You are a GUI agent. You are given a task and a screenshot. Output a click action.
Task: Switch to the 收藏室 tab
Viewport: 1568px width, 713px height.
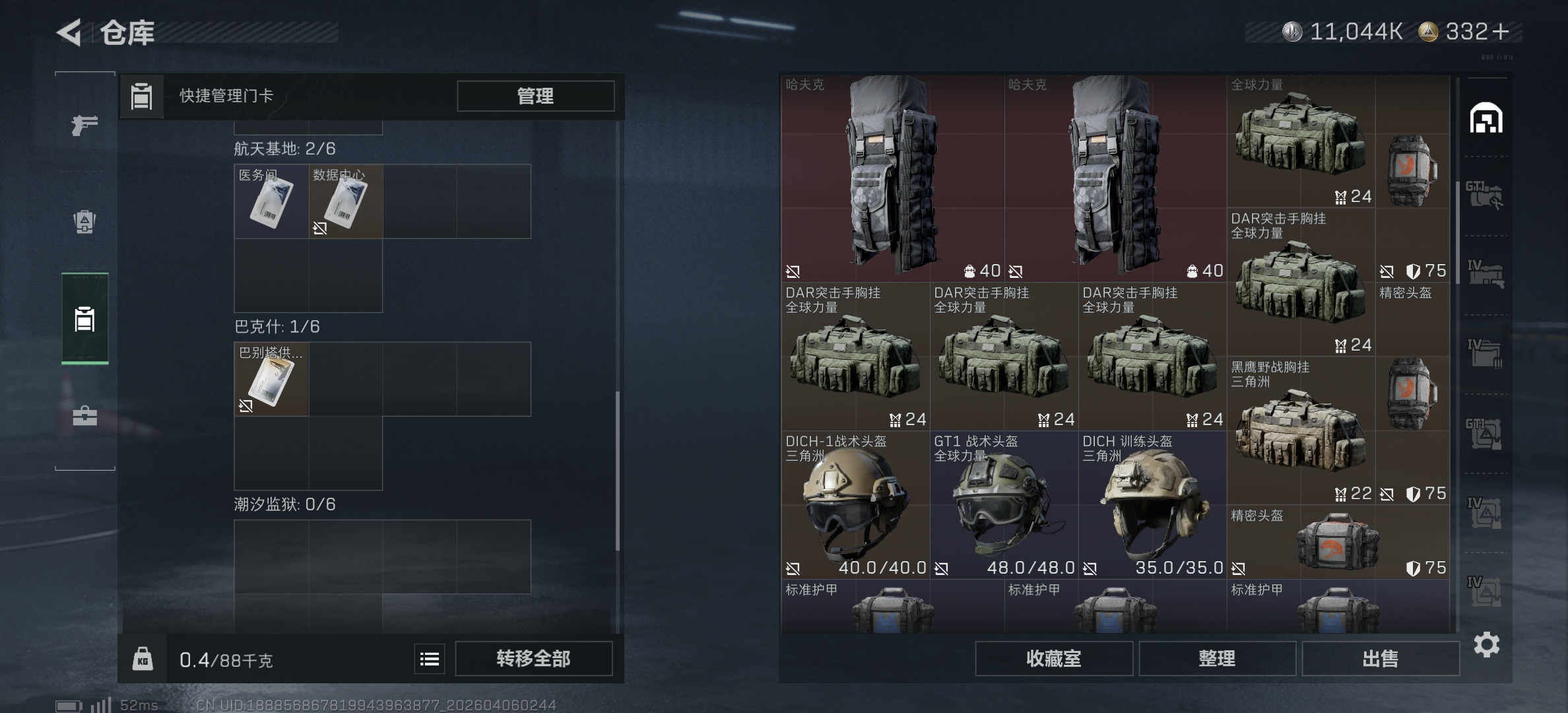tap(1053, 659)
